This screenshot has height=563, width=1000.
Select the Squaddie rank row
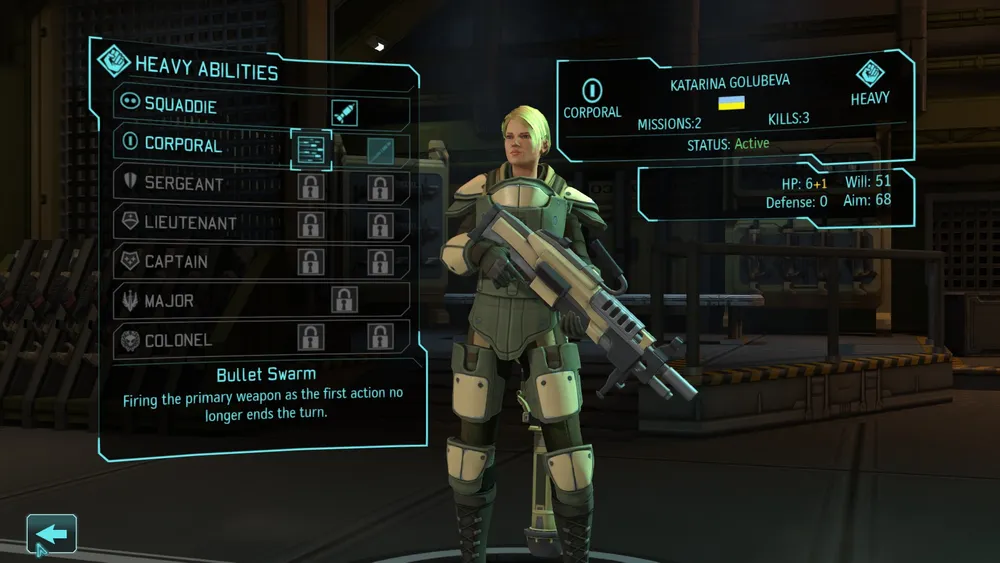pyautogui.click(x=180, y=104)
